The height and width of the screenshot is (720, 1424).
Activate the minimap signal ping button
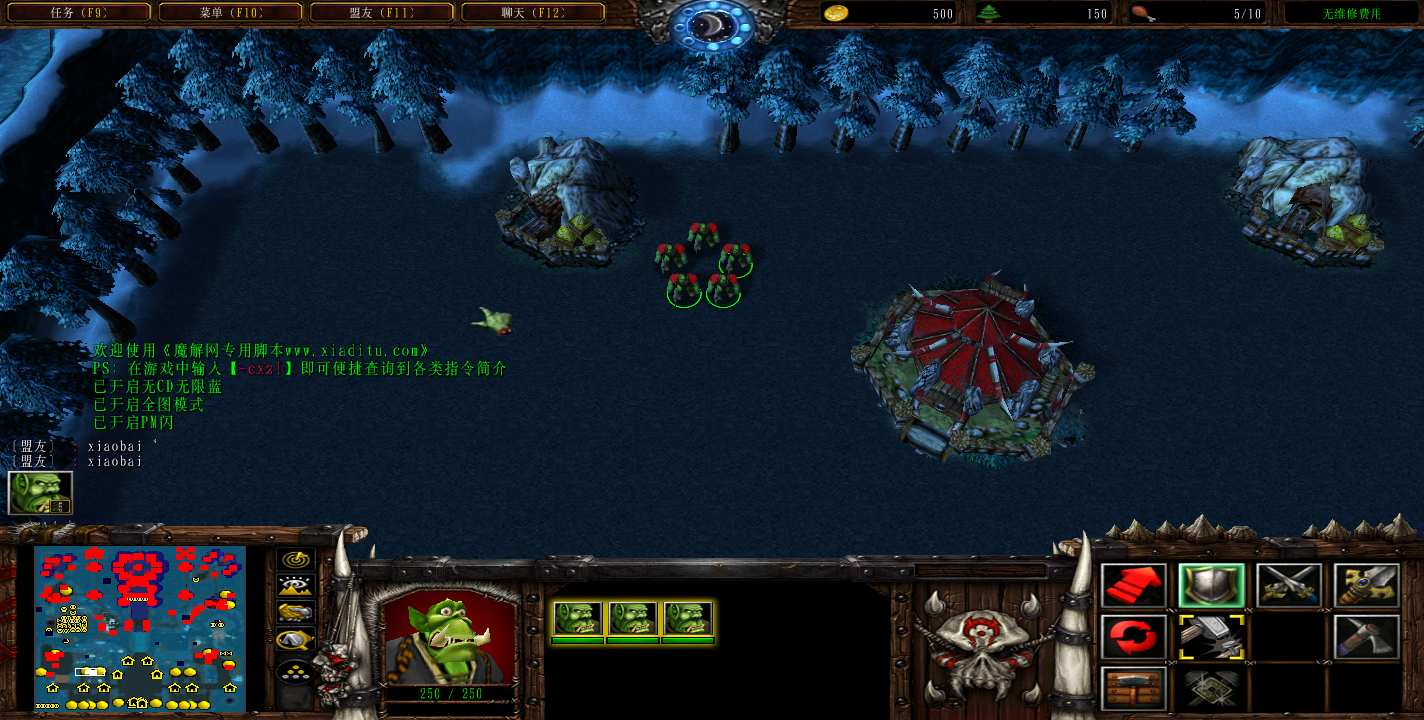click(295, 561)
